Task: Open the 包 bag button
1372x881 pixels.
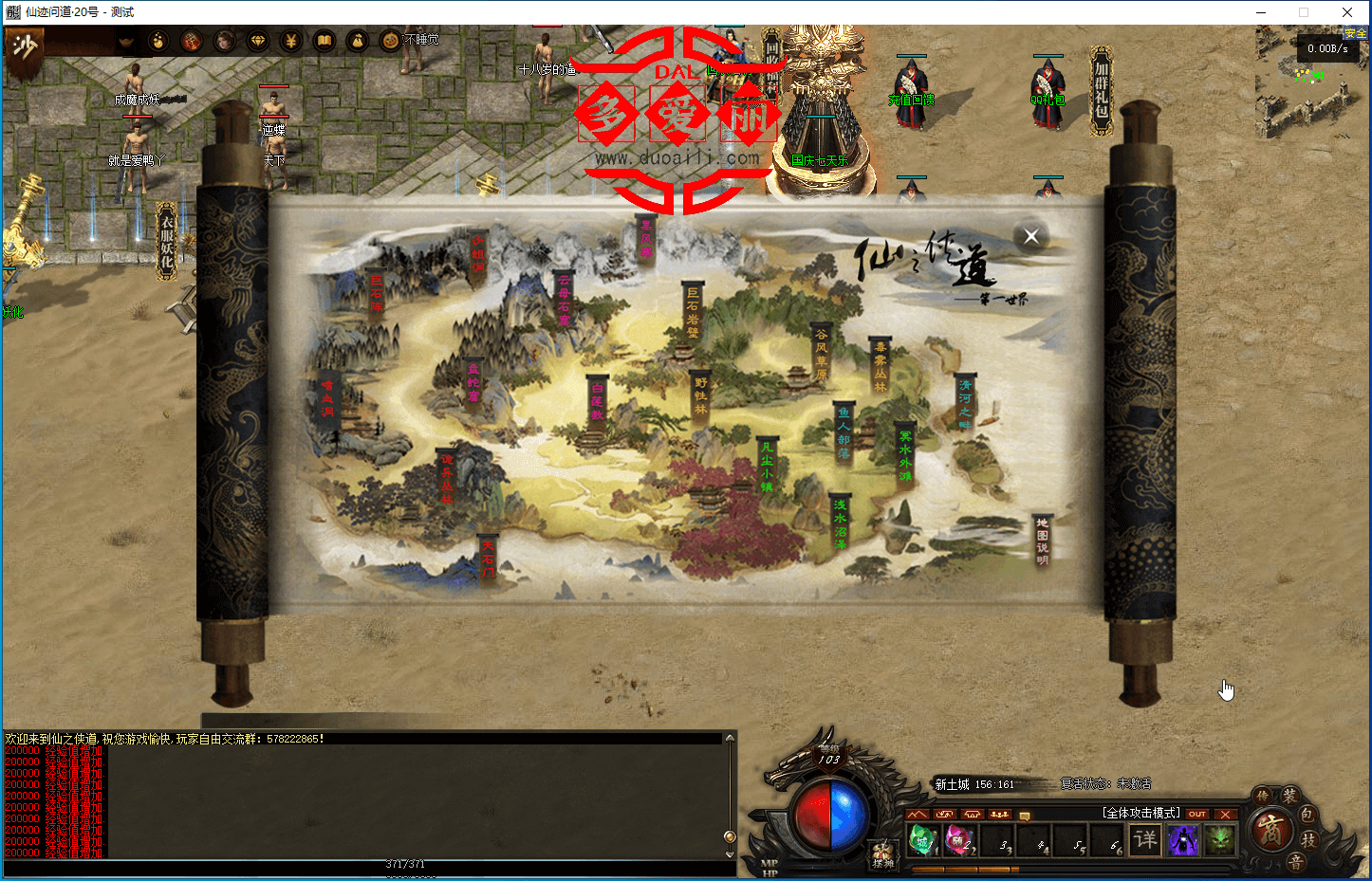Action: tap(1307, 815)
